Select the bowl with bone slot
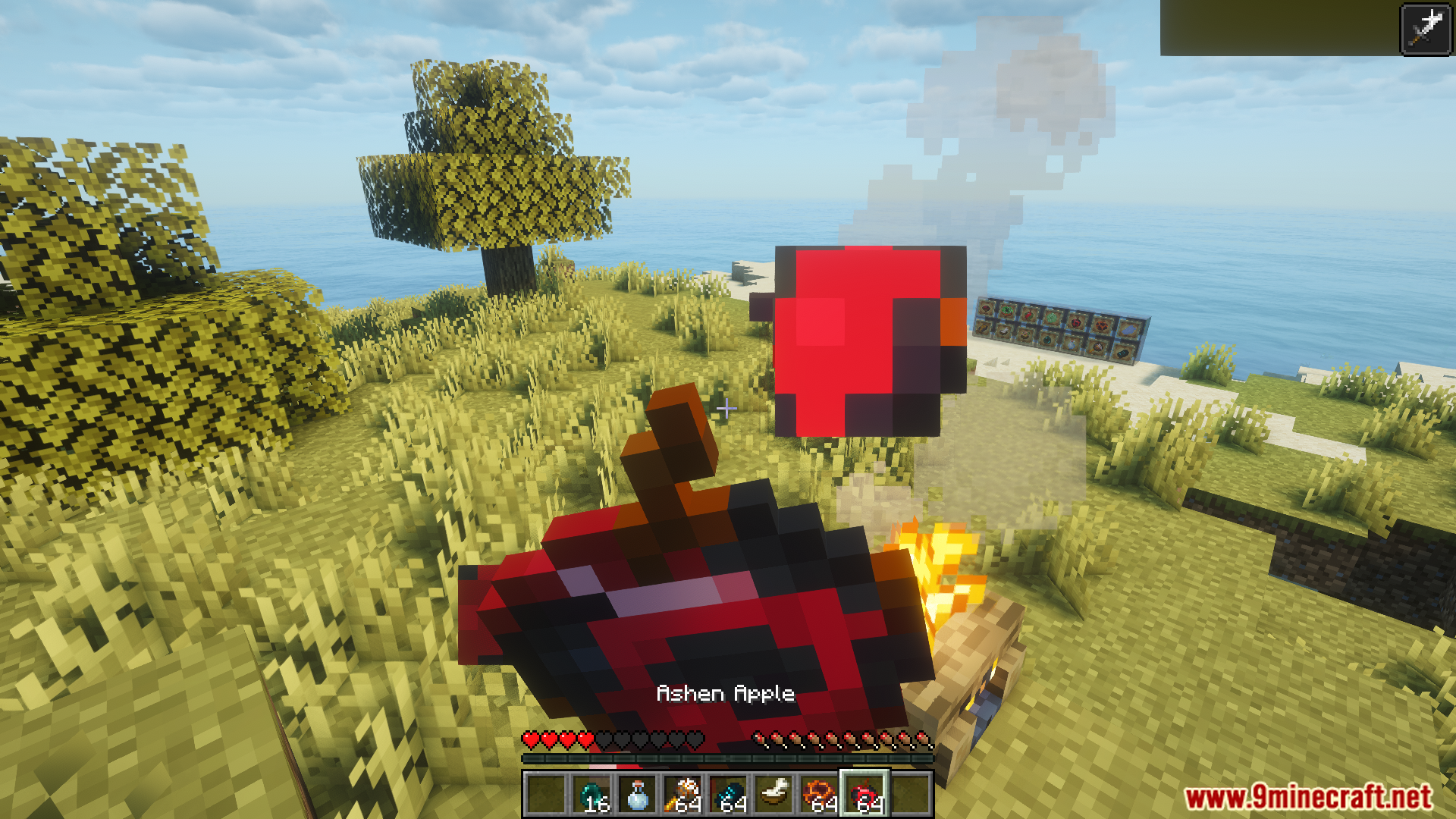Screen dimensions: 1456x819 click(774, 794)
